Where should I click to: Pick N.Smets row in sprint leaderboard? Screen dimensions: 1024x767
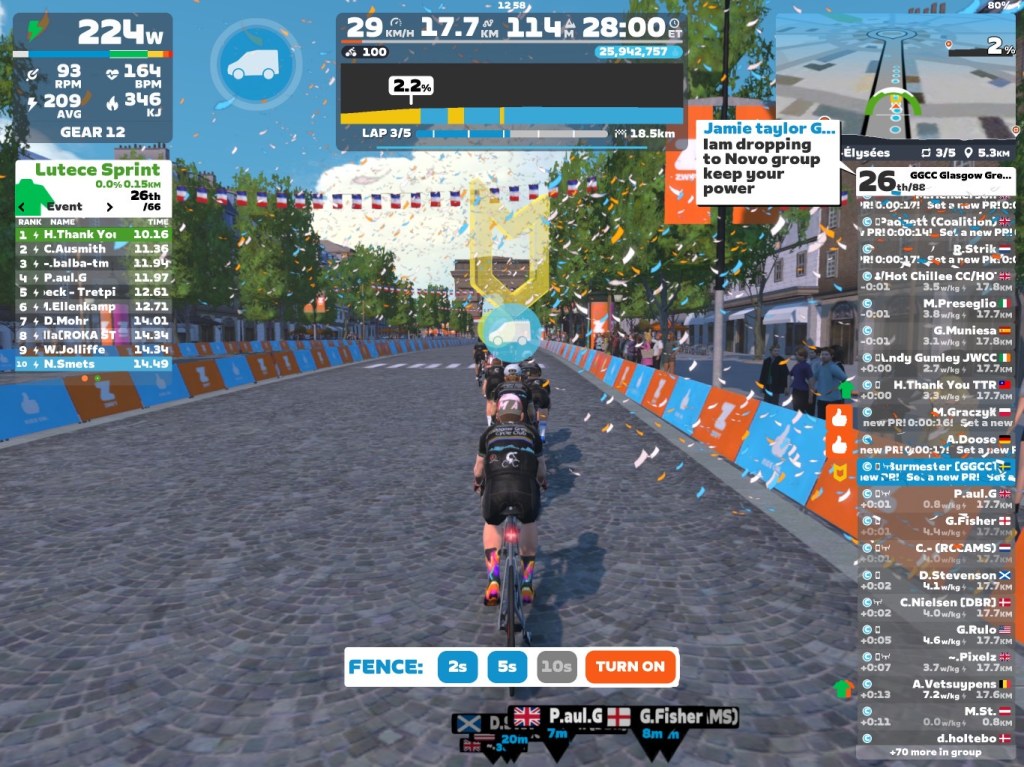pyautogui.click(x=93, y=364)
